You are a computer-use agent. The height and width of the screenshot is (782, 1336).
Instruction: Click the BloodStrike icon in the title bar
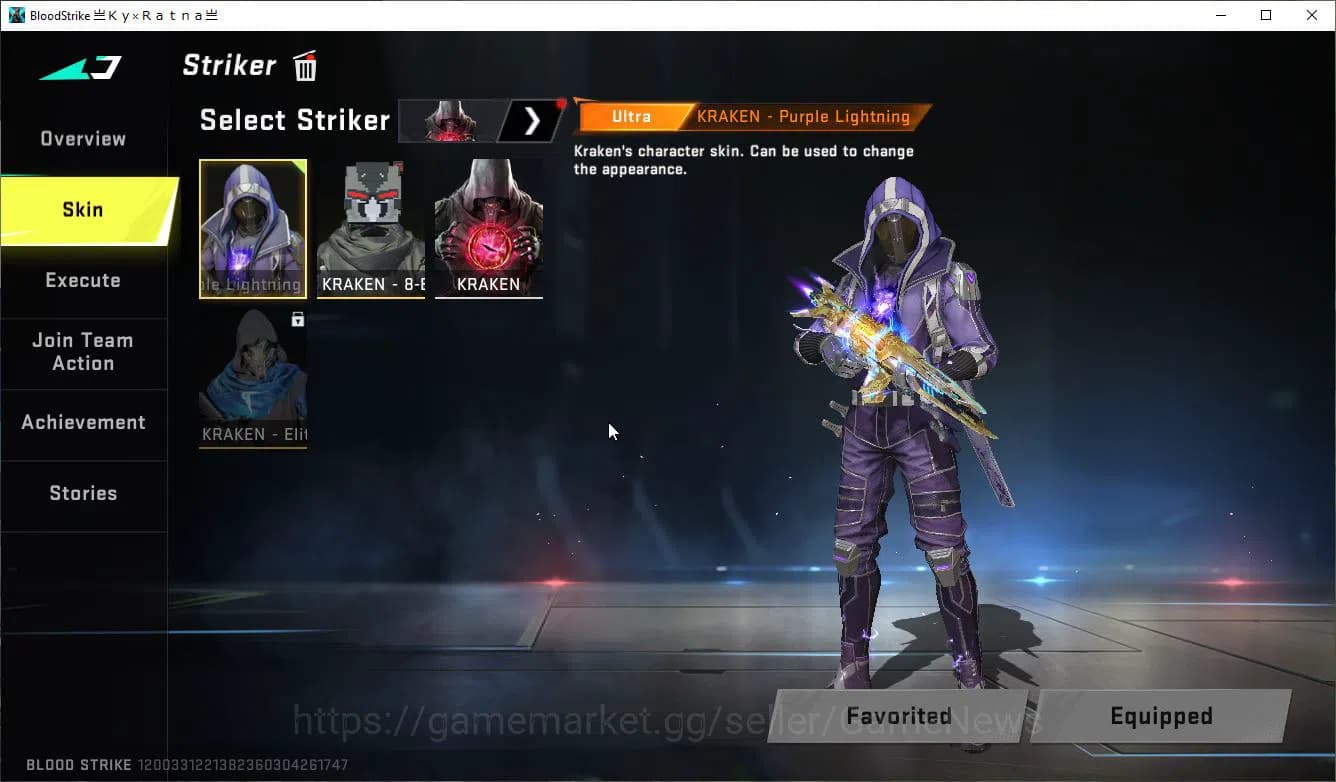point(14,14)
